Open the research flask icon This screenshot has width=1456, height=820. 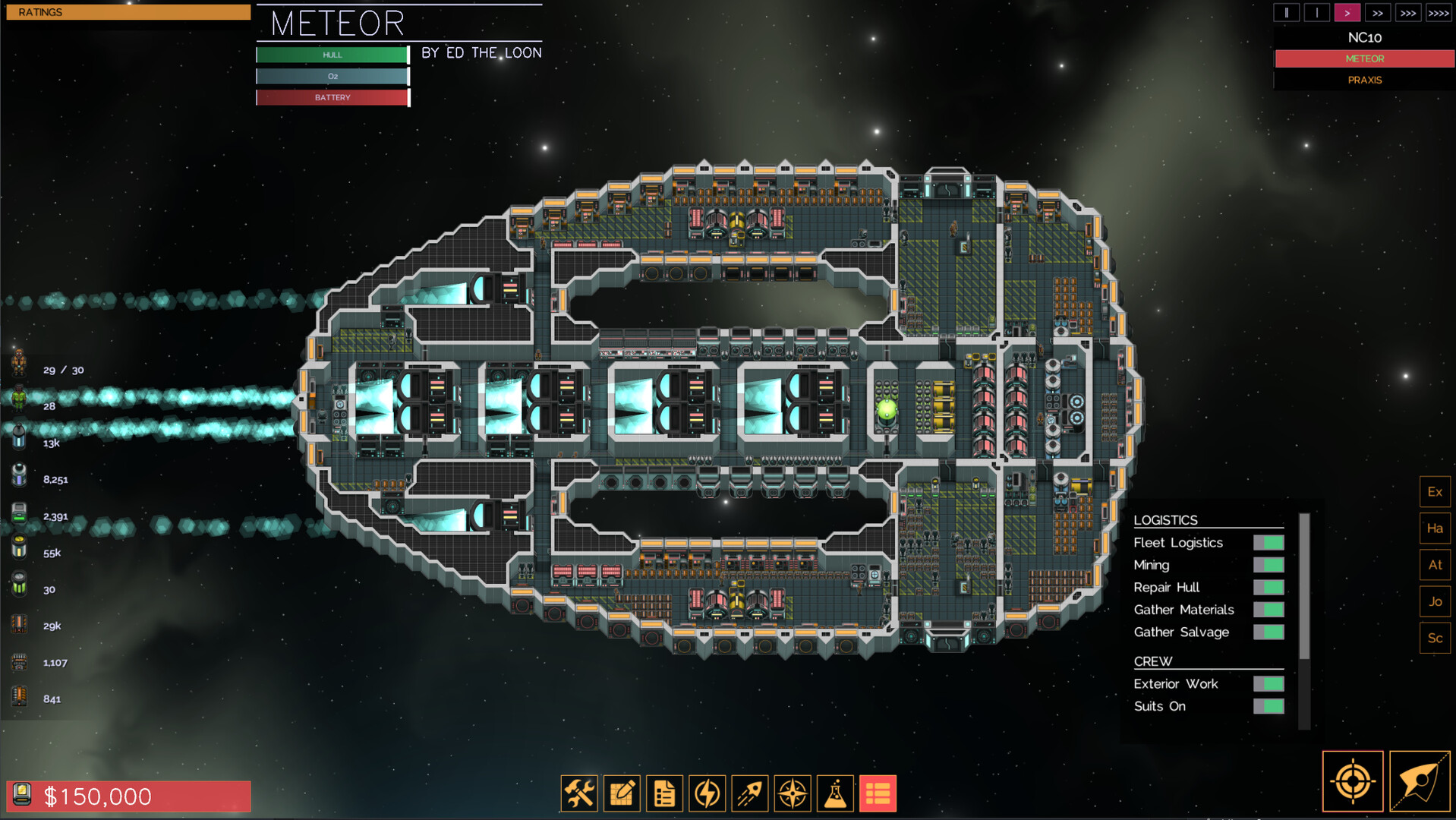[x=834, y=793]
